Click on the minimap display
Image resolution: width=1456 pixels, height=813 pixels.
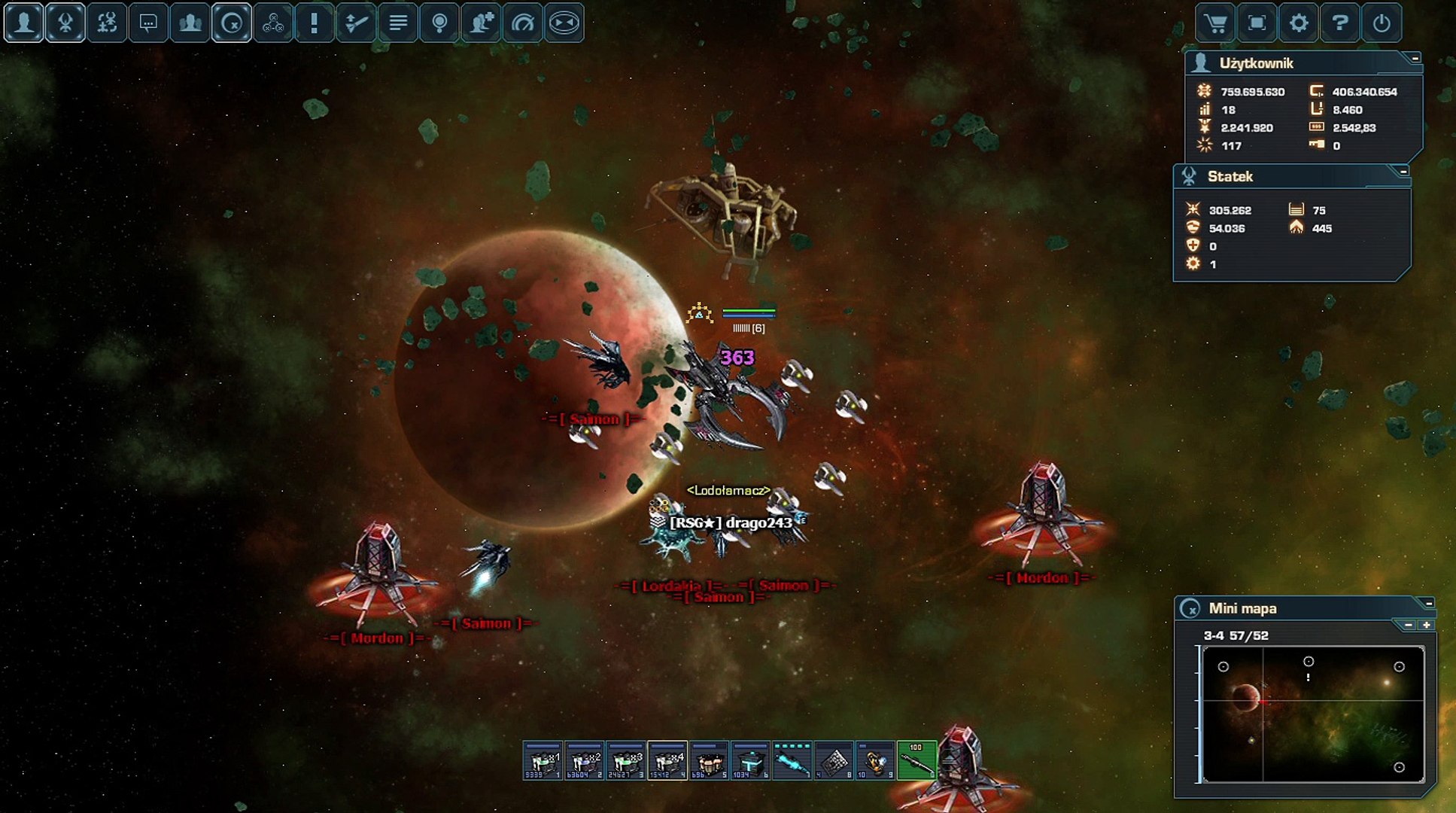pos(1313,714)
